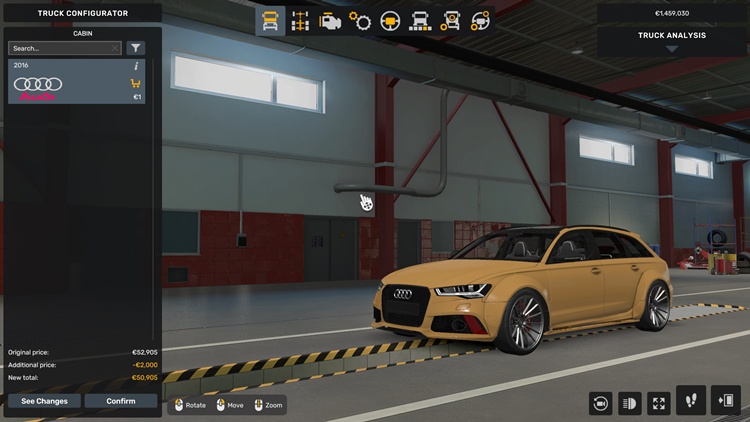This screenshot has width=750, height=422.
Task: Open the See Changes summary
Action: coord(44,401)
